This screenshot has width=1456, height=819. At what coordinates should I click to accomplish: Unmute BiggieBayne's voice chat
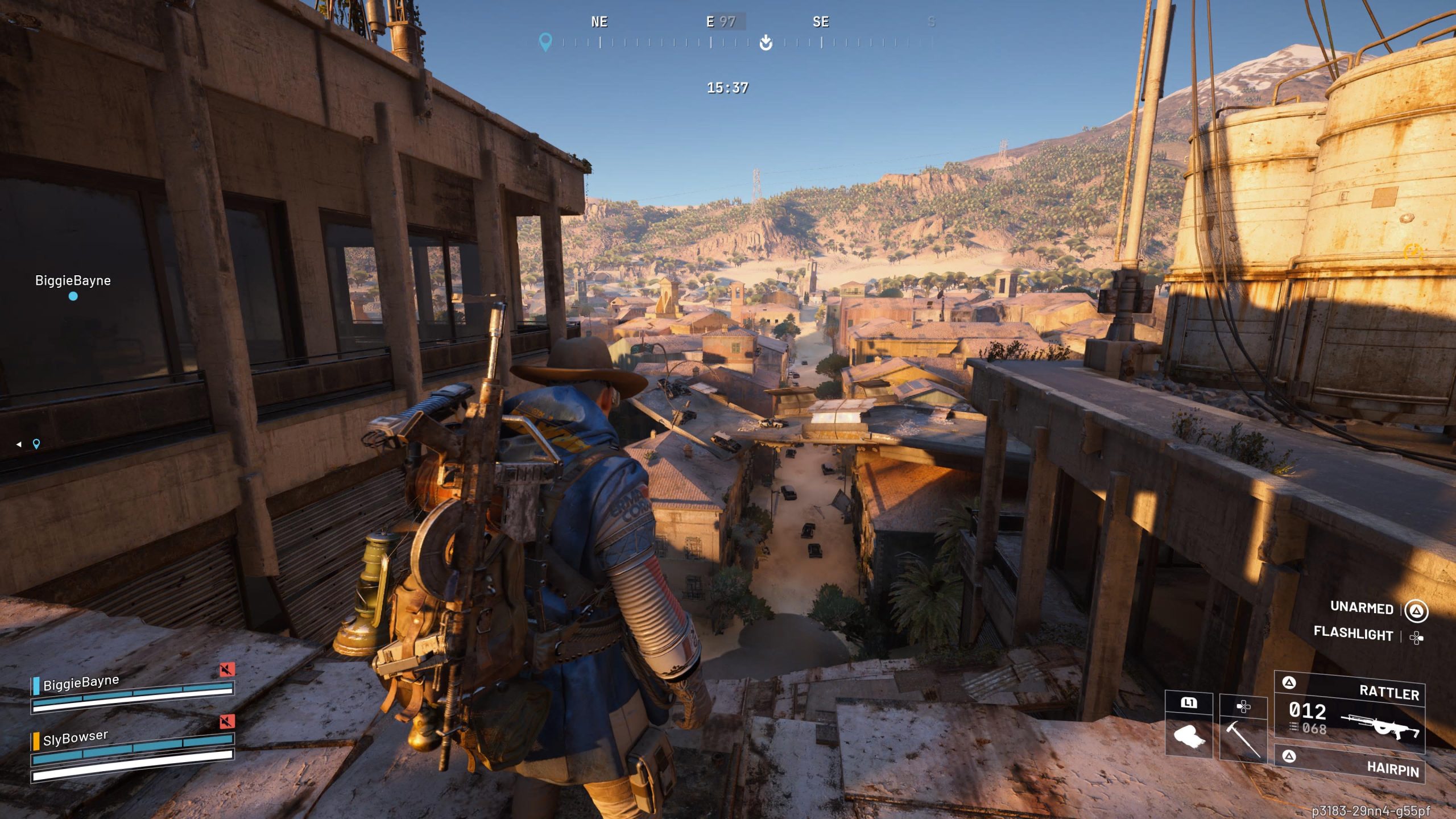tap(228, 669)
